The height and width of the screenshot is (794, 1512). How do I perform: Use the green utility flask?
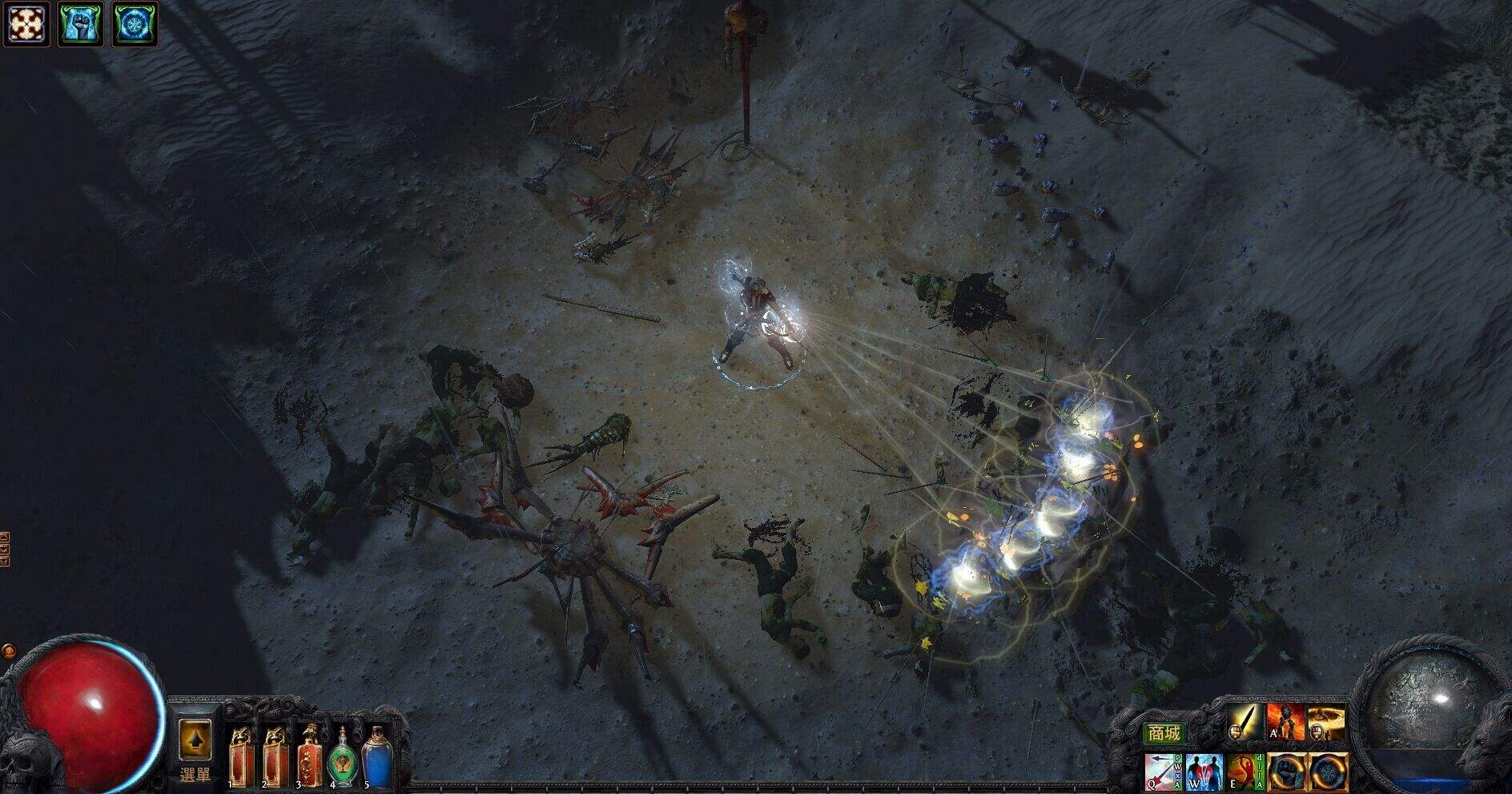[x=343, y=758]
